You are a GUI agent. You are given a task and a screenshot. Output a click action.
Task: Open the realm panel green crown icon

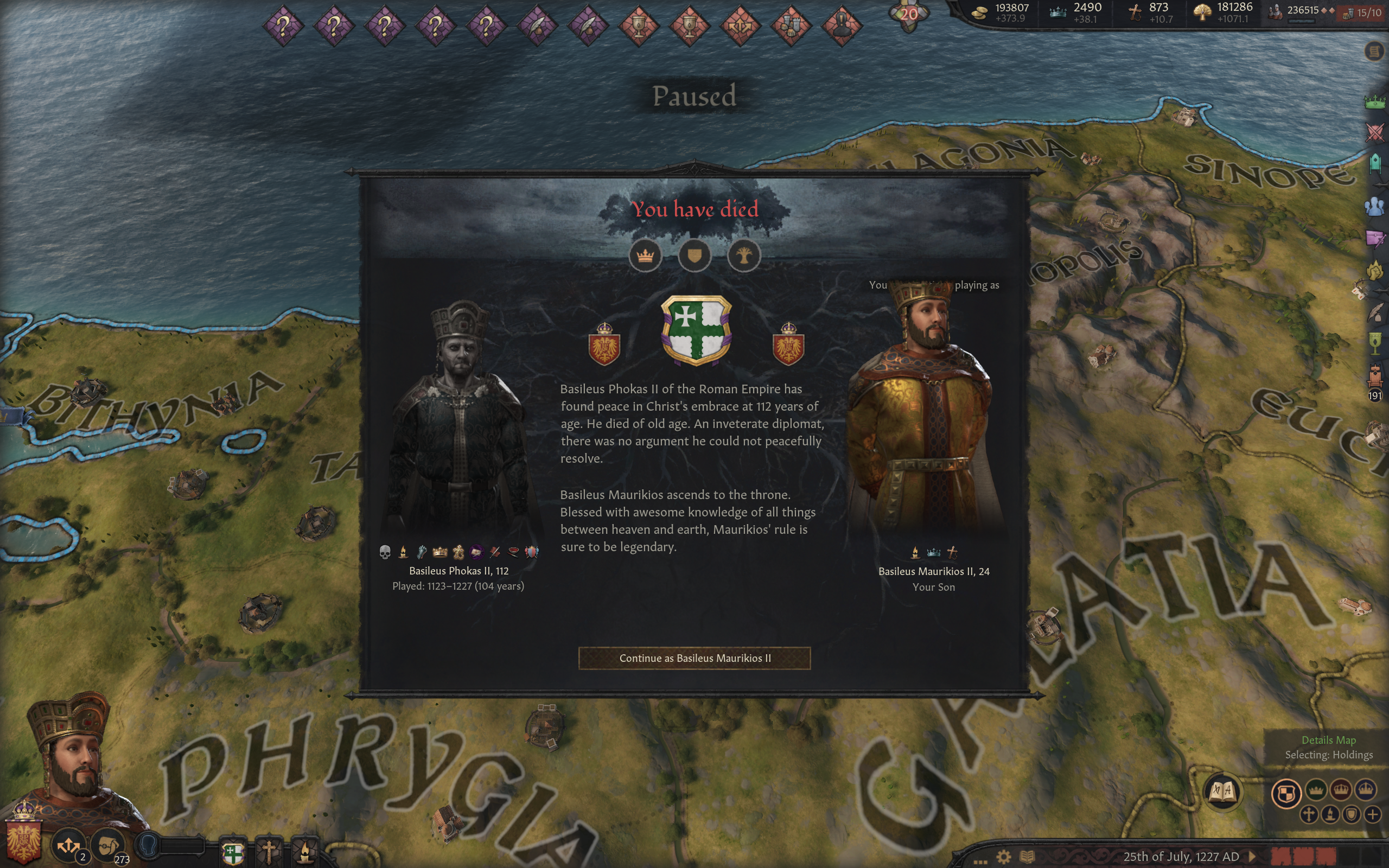(x=1375, y=102)
